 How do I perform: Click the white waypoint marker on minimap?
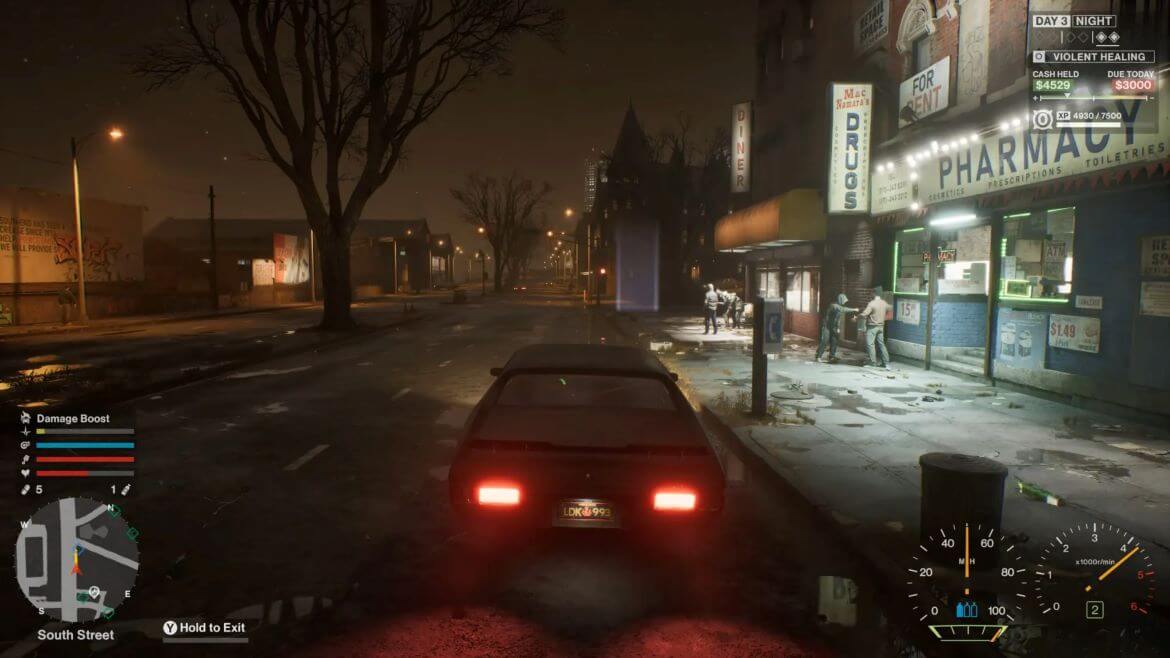[94, 592]
